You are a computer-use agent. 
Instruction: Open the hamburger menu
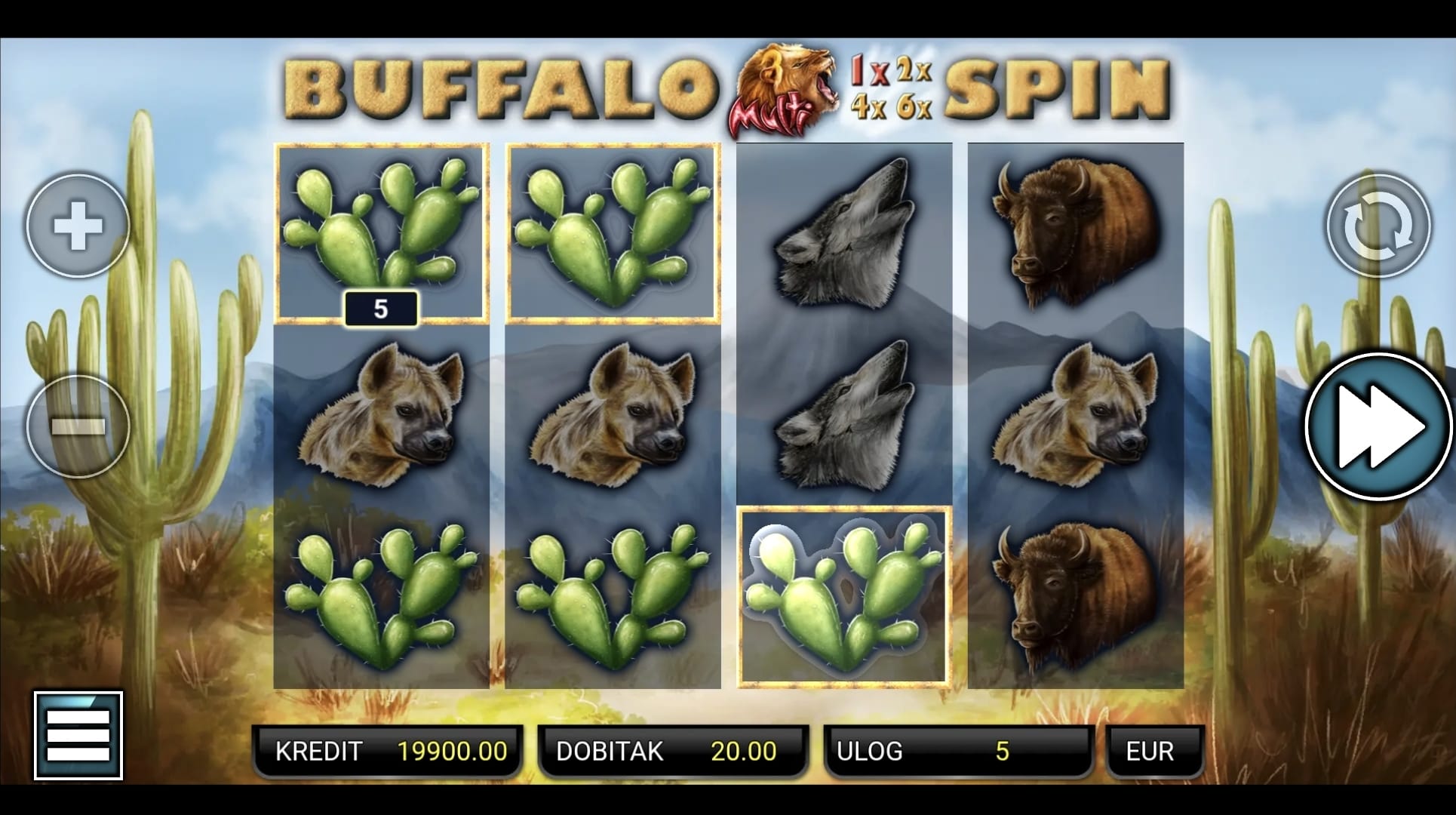click(78, 735)
